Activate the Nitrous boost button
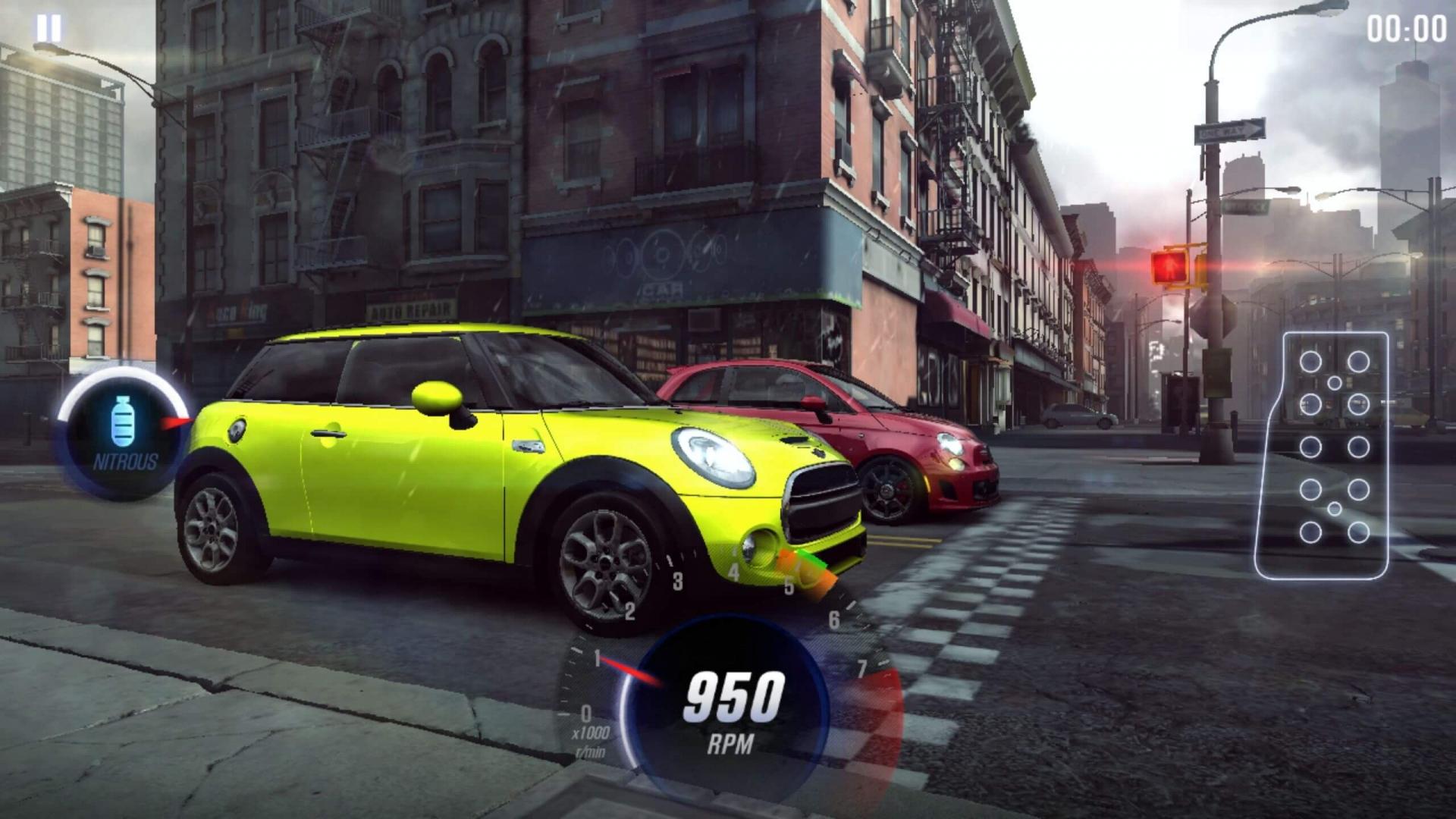This screenshot has width=1456, height=819. click(124, 433)
